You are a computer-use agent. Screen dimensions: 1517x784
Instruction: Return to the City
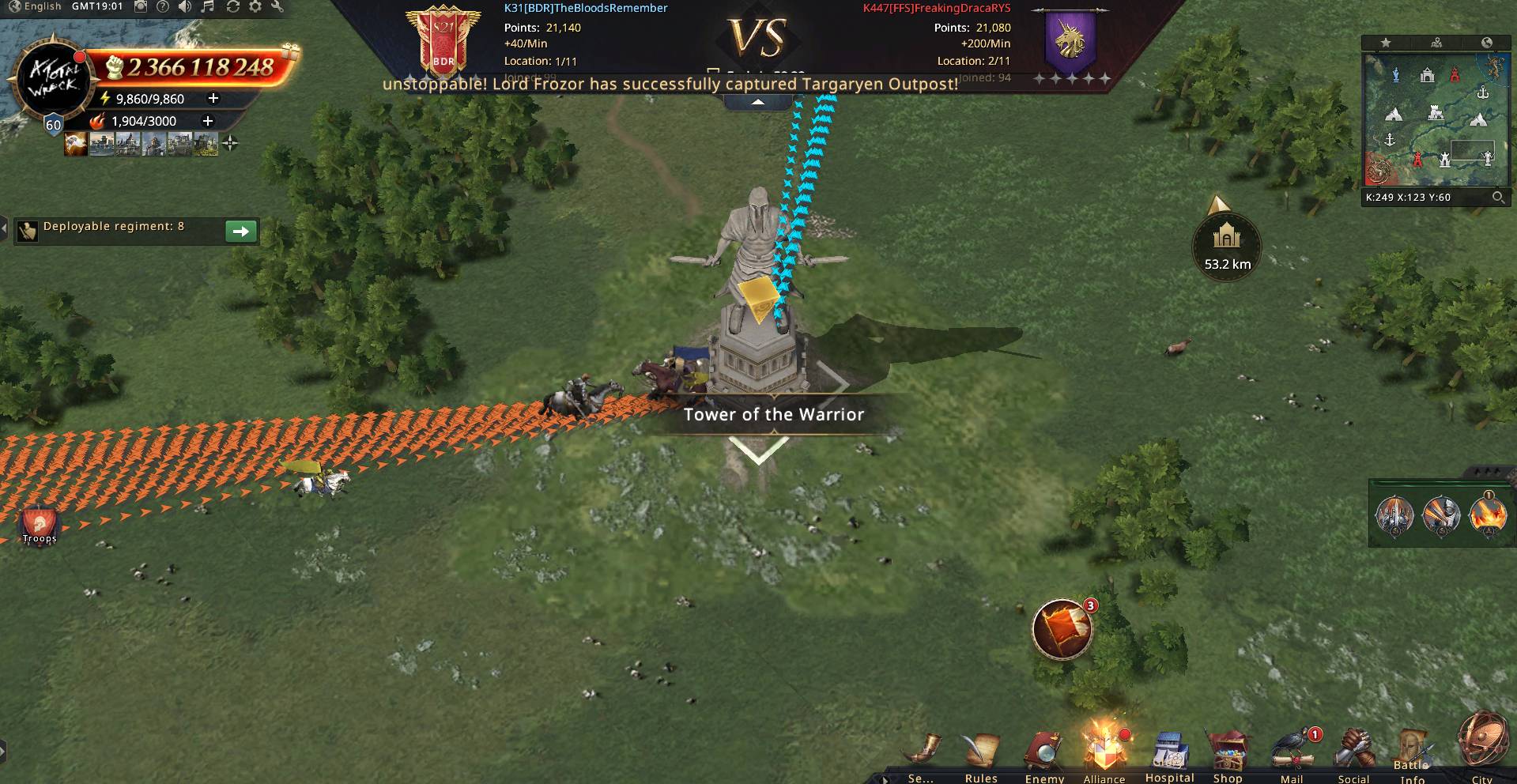pyautogui.click(x=1482, y=744)
